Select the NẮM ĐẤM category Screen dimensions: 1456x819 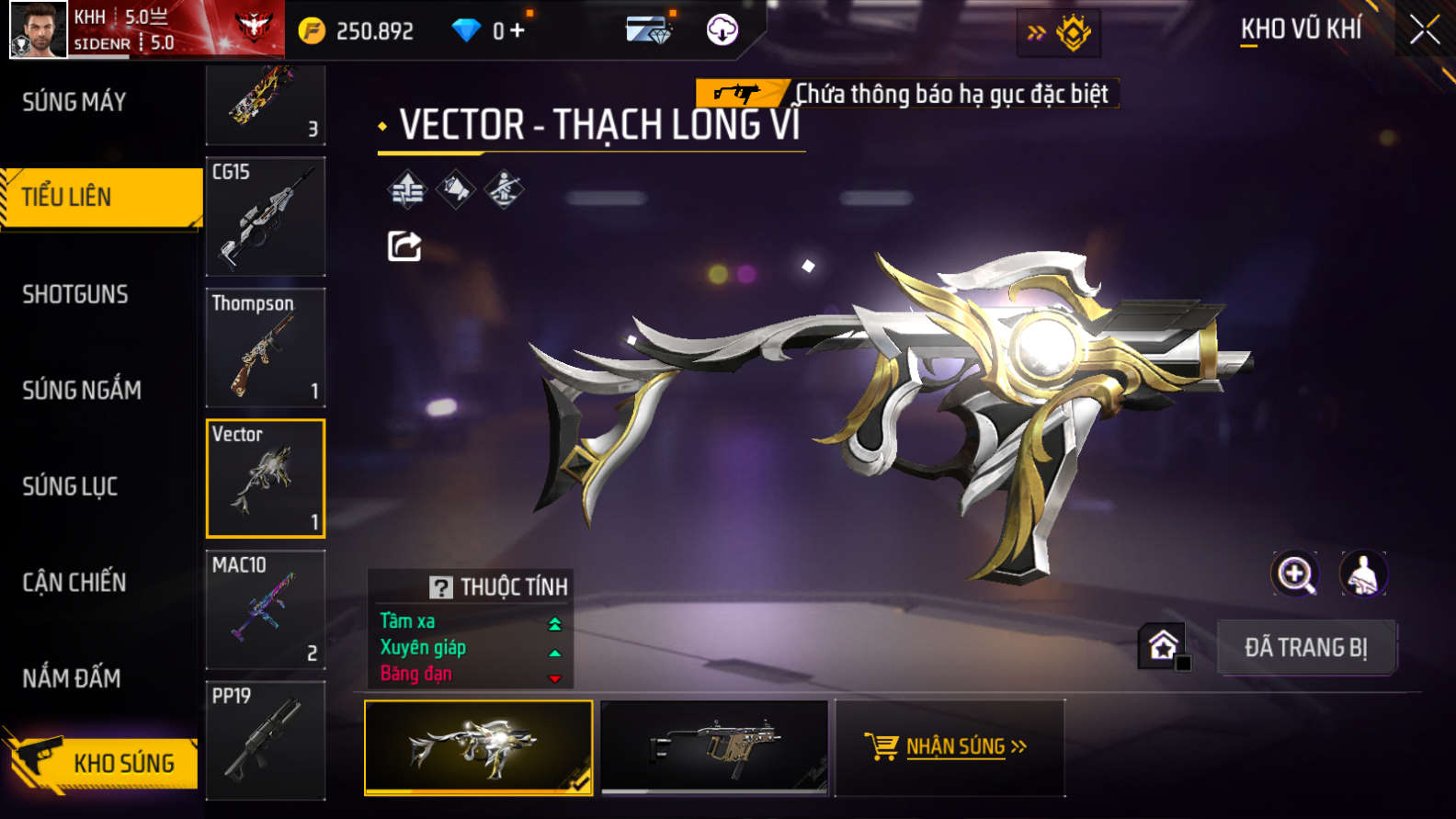point(72,678)
